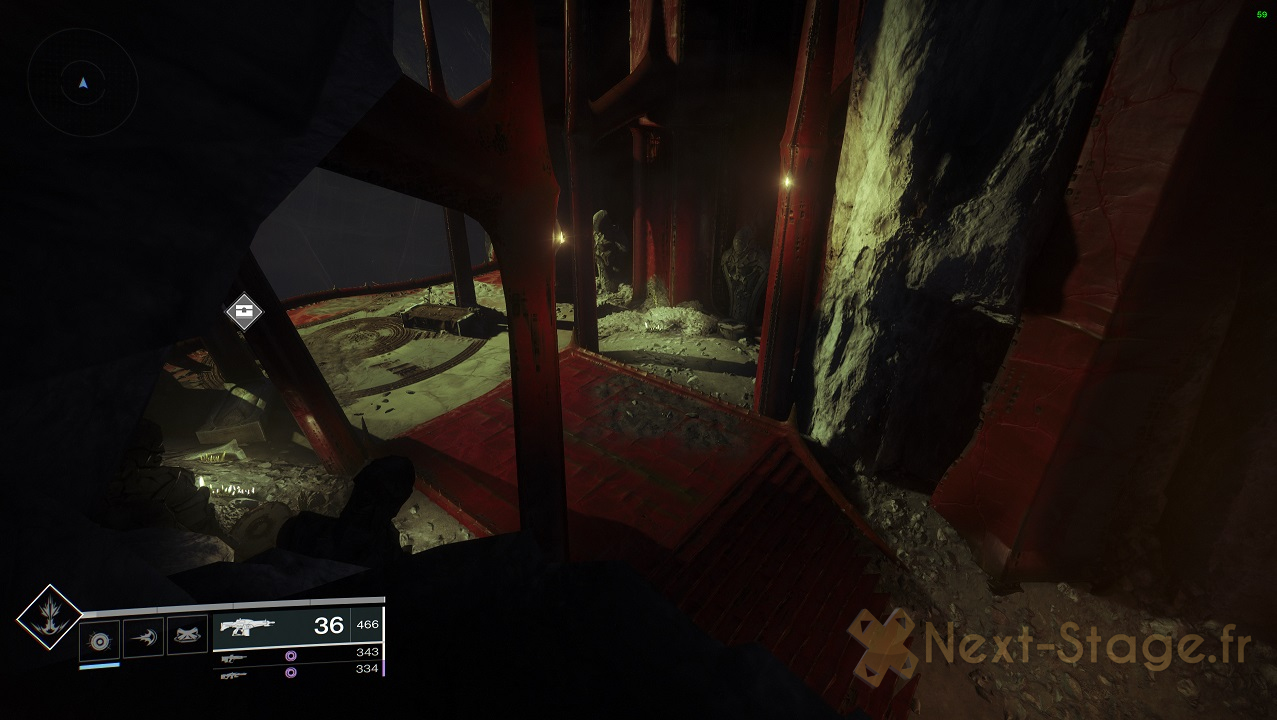Click the circular radar in the corner
The width and height of the screenshot is (1277, 720).
pyautogui.click(x=83, y=83)
